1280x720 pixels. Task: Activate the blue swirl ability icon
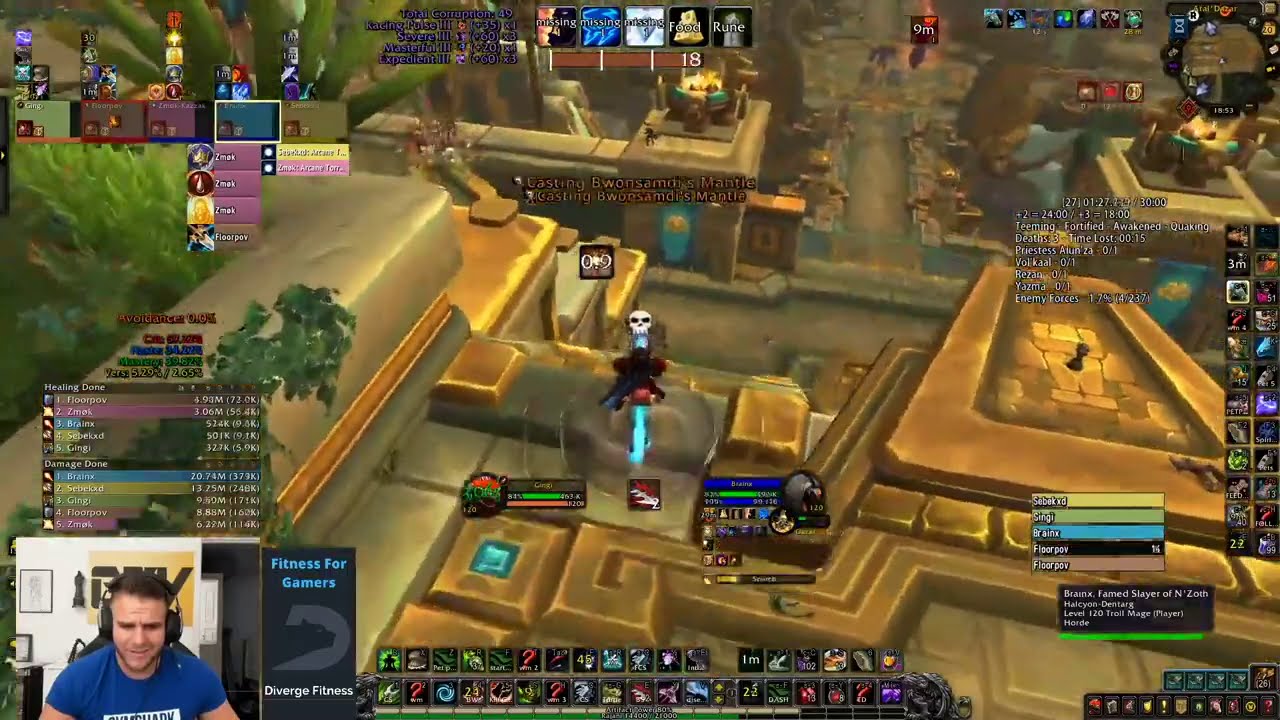click(x=445, y=693)
